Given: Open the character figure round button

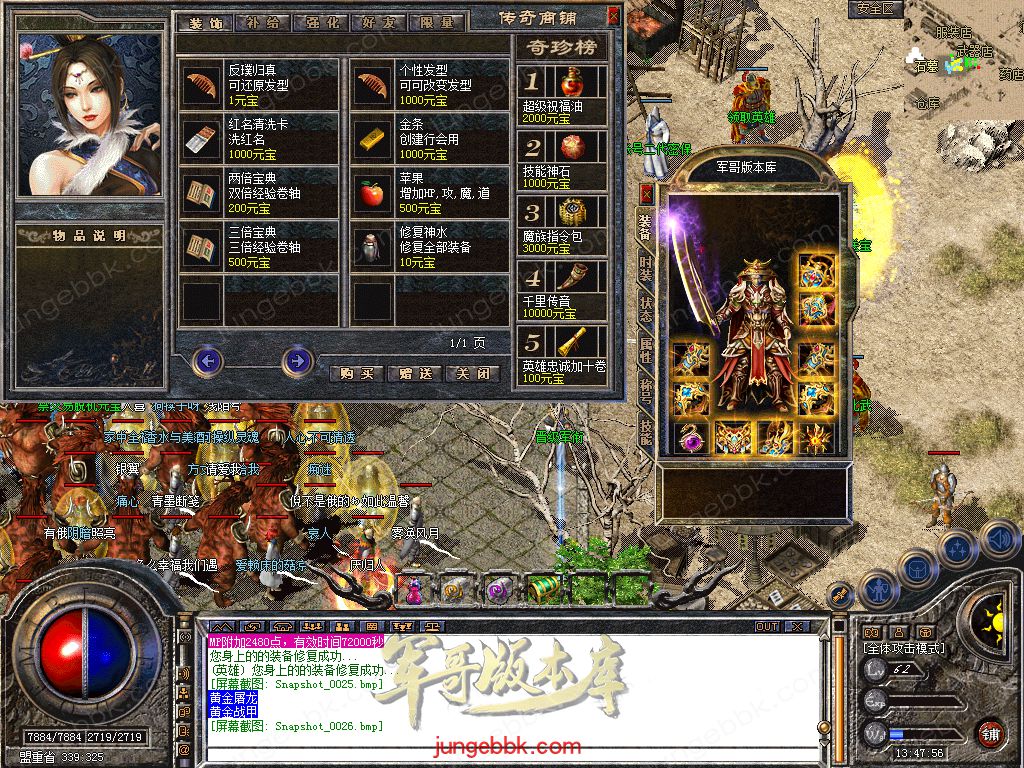Looking at the screenshot, I should tap(877, 588).
